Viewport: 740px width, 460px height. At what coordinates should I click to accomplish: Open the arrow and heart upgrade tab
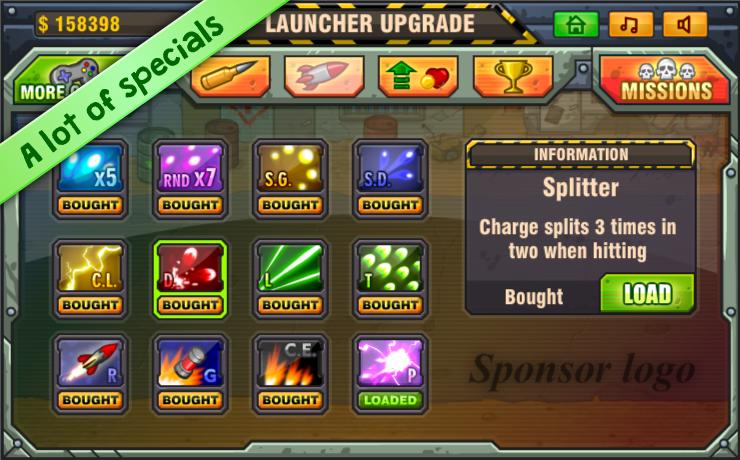coord(418,76)
